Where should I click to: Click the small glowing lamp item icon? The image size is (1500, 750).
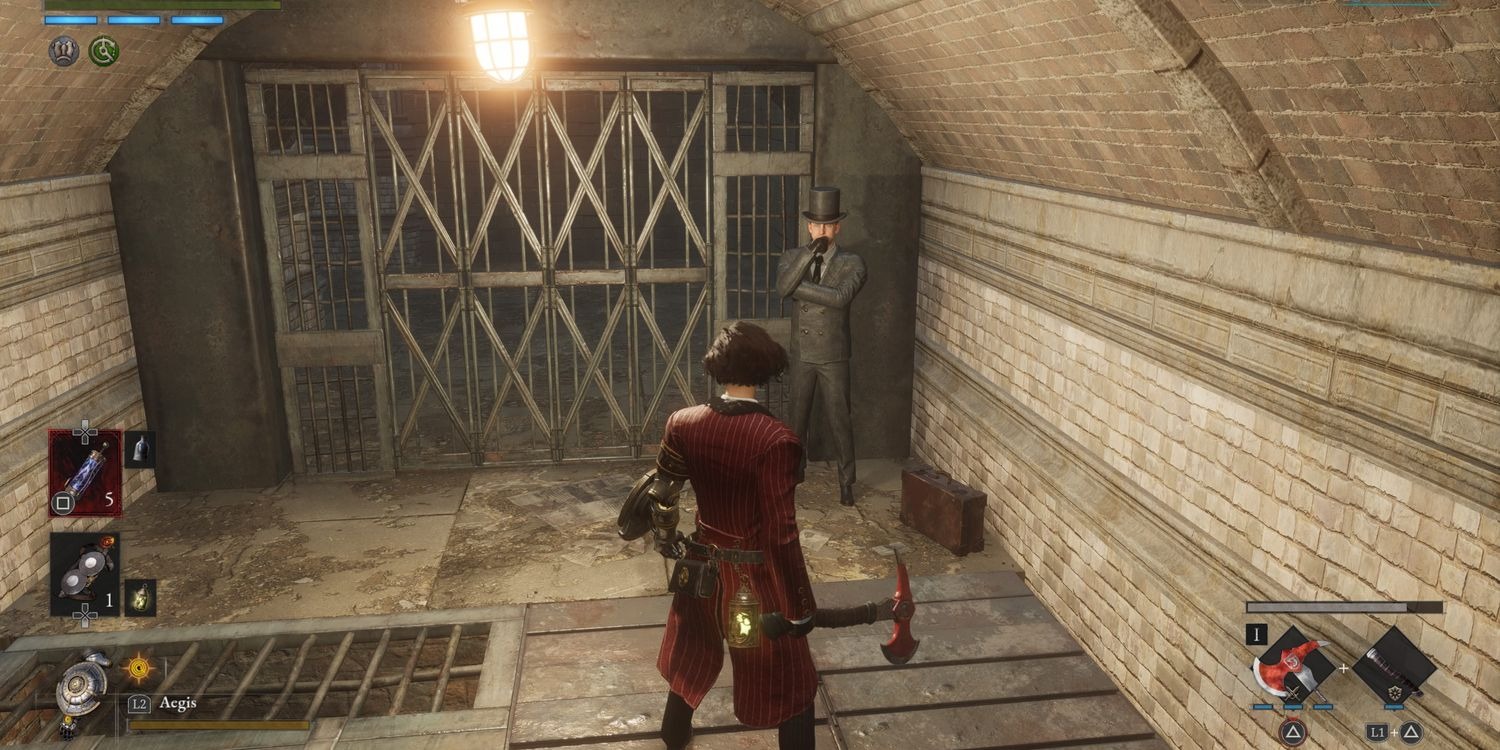[x=139, y=597]
